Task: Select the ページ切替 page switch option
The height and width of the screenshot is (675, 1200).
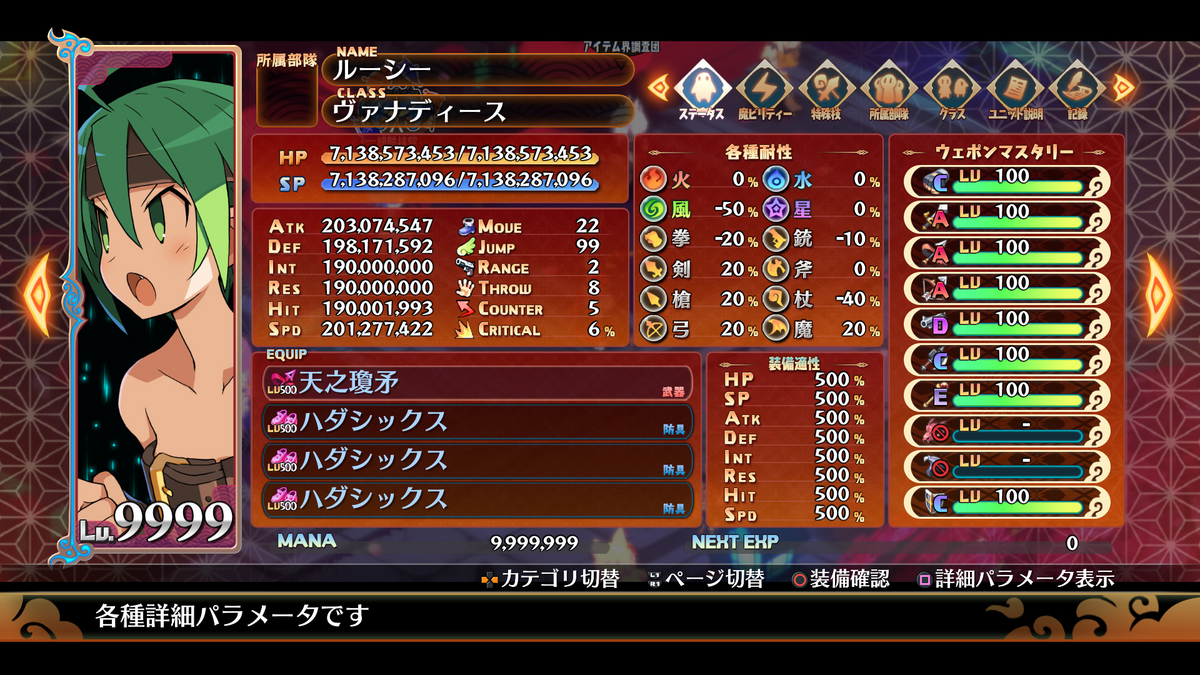Action: tap(706, 578)
